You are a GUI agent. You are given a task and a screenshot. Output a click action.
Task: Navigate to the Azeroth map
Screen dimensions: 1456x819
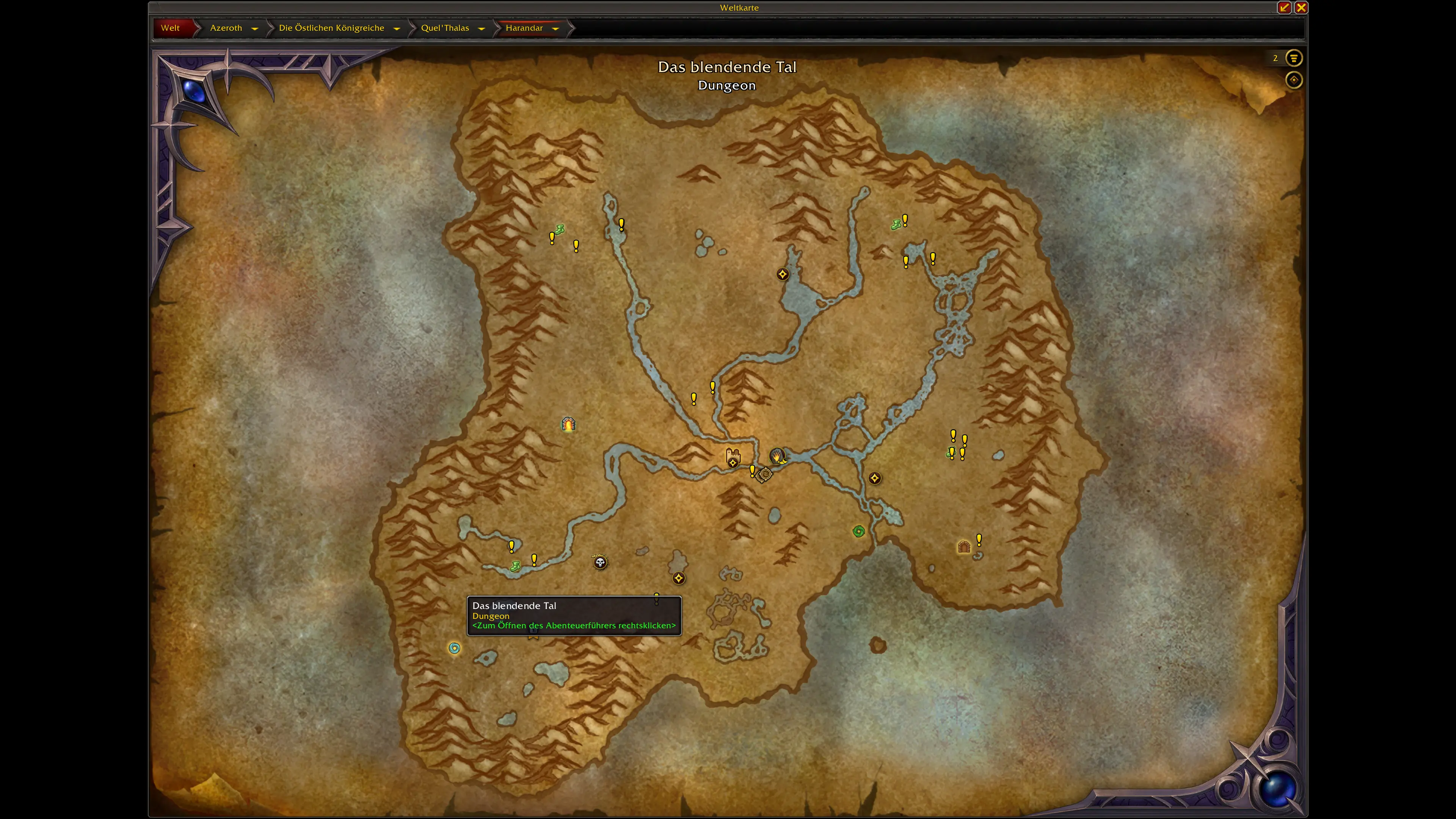[x=226, y=28]
